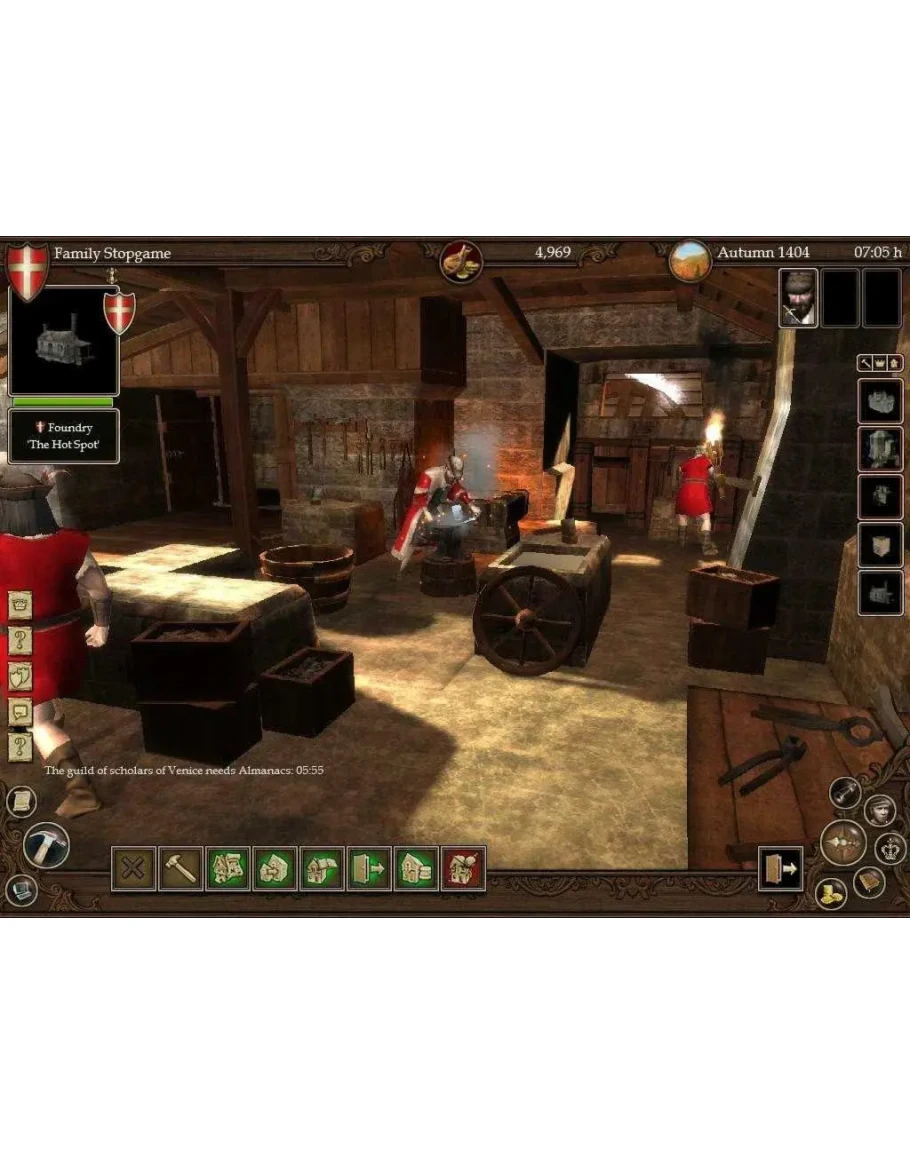
Task: Switch to the small crown tab
Action: (880, 365)
